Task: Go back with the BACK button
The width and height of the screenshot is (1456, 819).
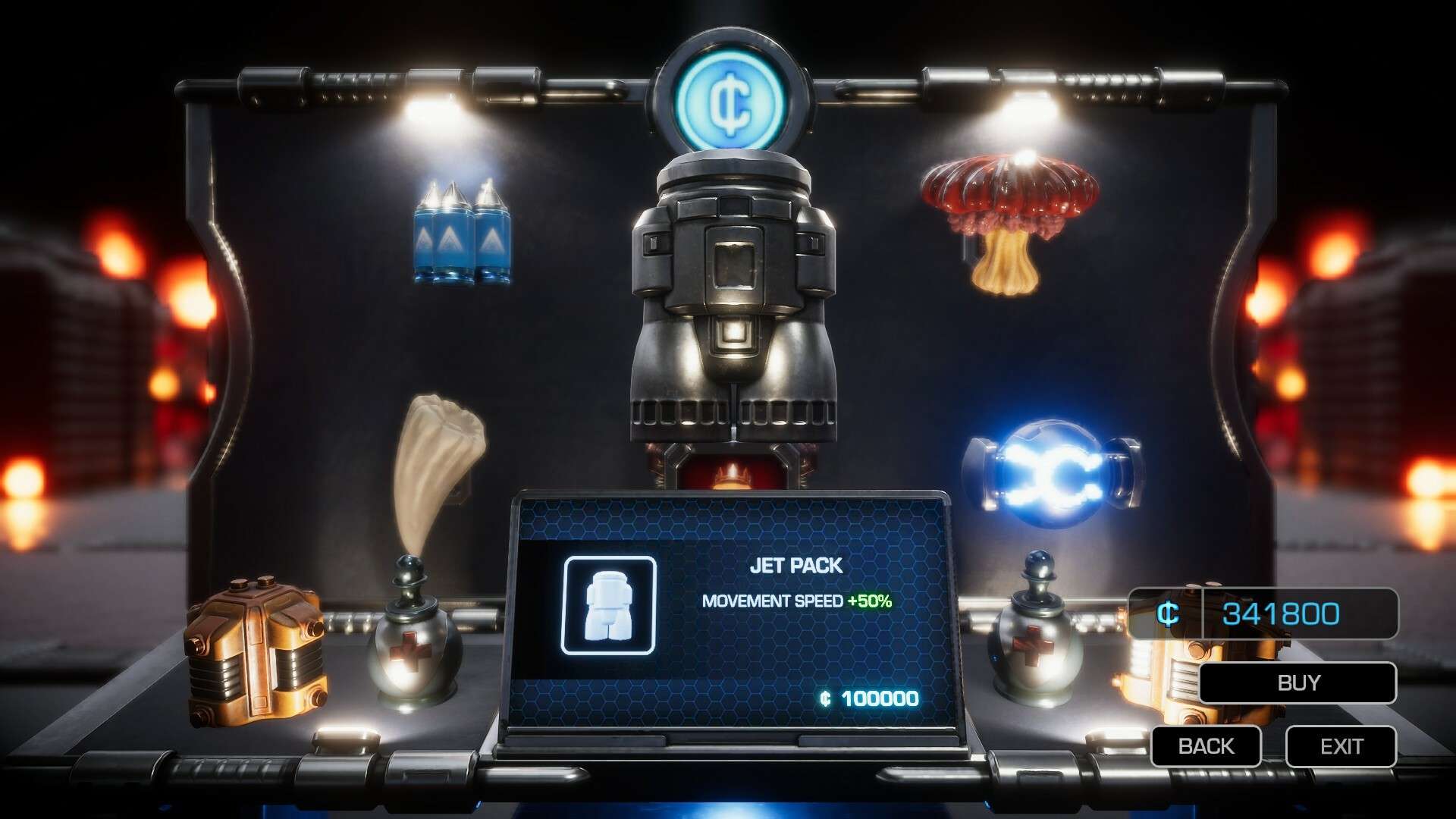Action: (1206, 746)
